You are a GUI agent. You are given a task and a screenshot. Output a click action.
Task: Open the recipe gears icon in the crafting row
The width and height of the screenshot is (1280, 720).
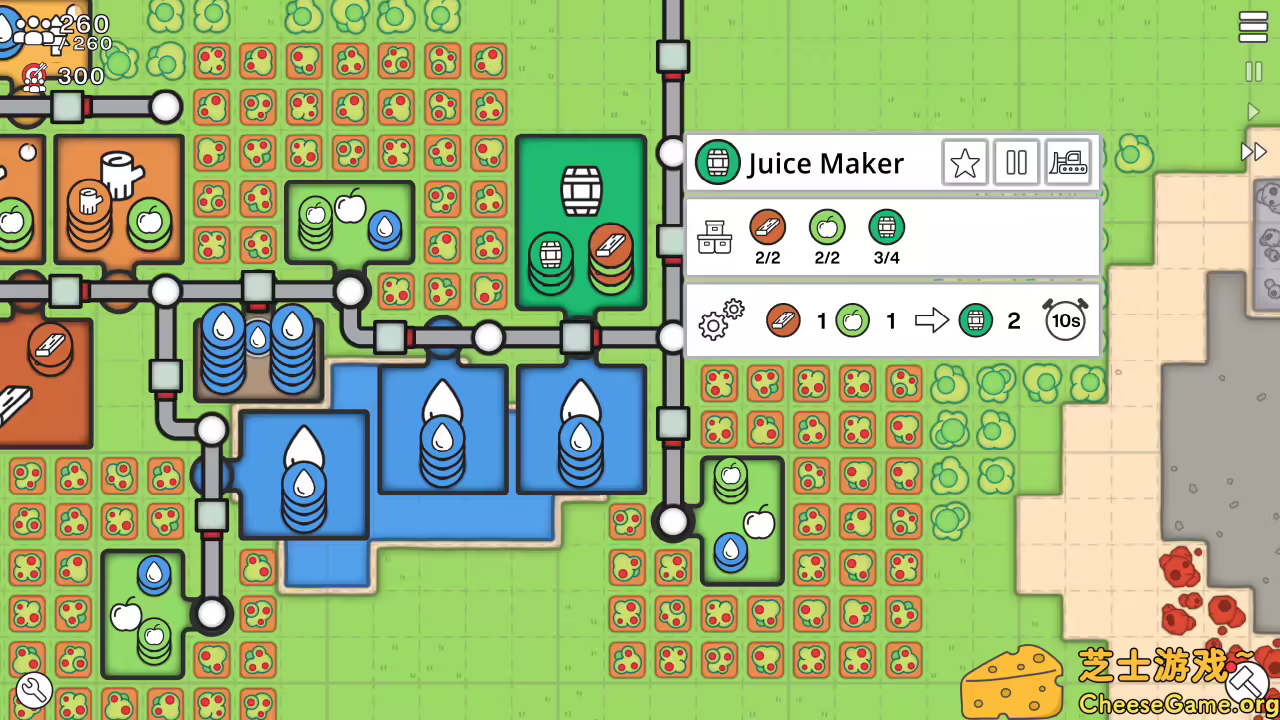click(720, 320)
